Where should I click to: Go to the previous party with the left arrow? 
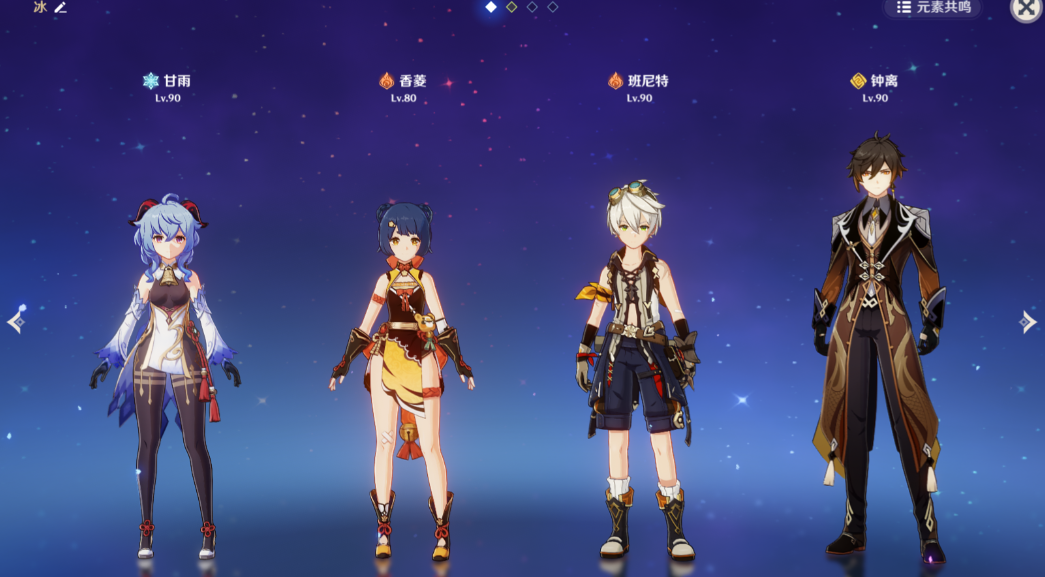15,321
